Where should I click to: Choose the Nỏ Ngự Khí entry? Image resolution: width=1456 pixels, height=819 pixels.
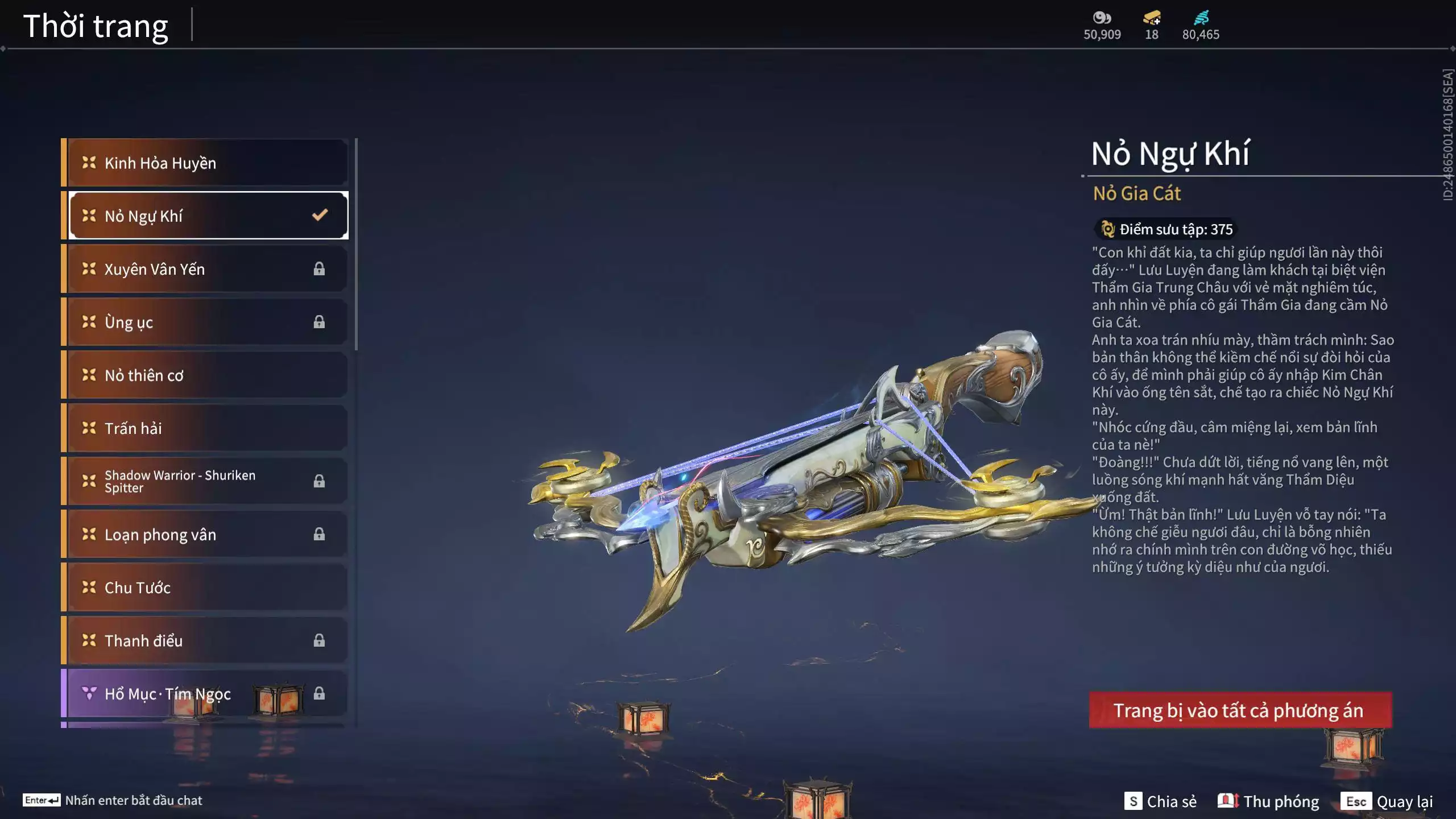pyautogui.click(x=208, y=216)
